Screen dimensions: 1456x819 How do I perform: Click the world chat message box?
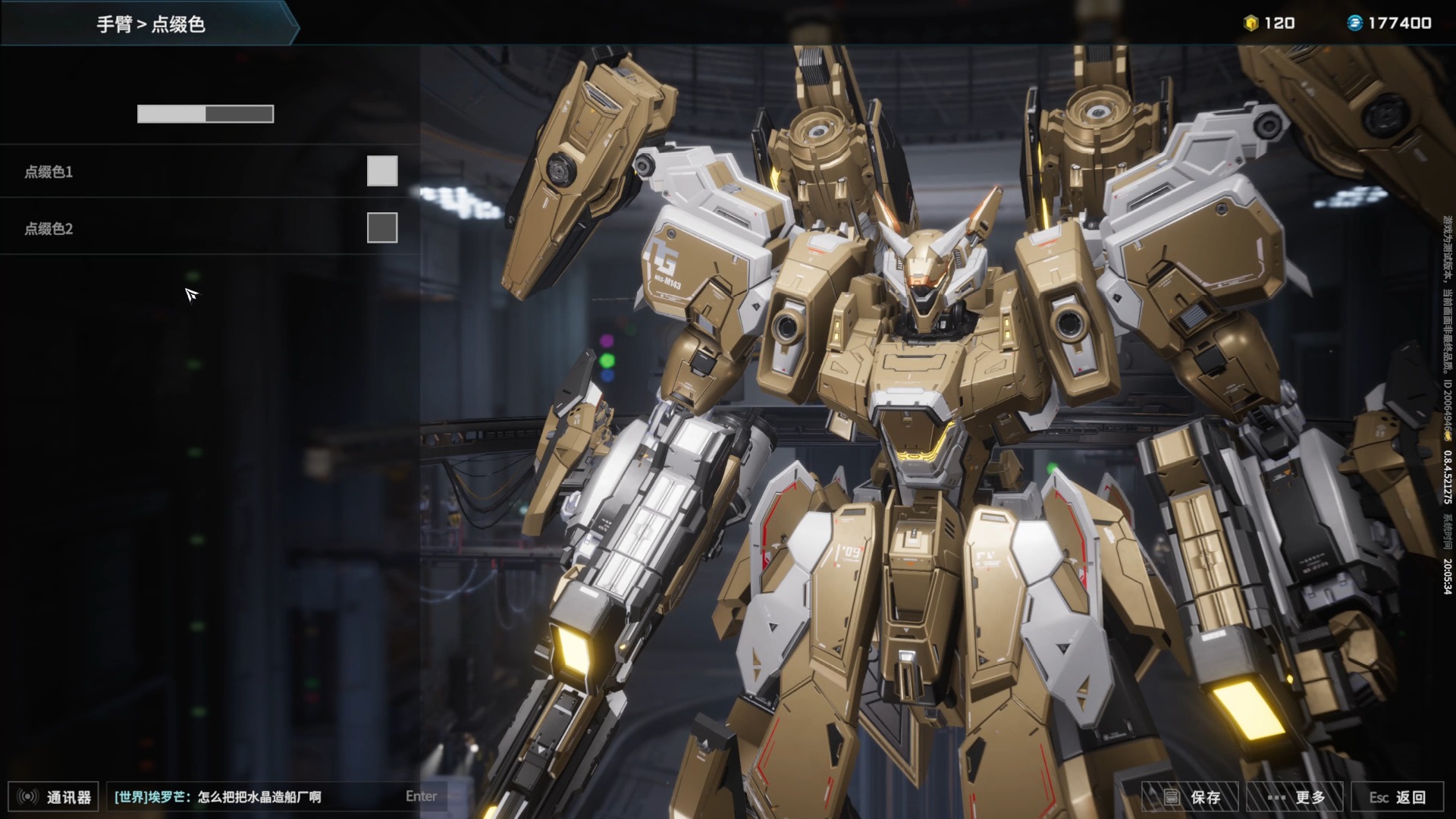(258, 797)
